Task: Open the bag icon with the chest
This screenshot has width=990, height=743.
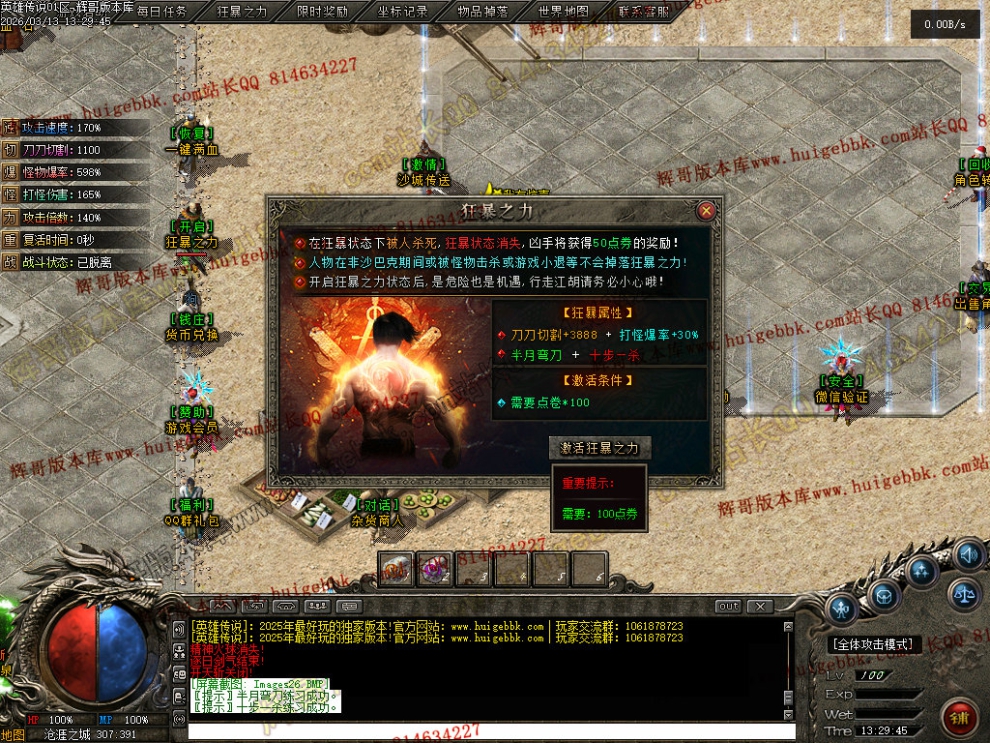Action: pos(883,596)
